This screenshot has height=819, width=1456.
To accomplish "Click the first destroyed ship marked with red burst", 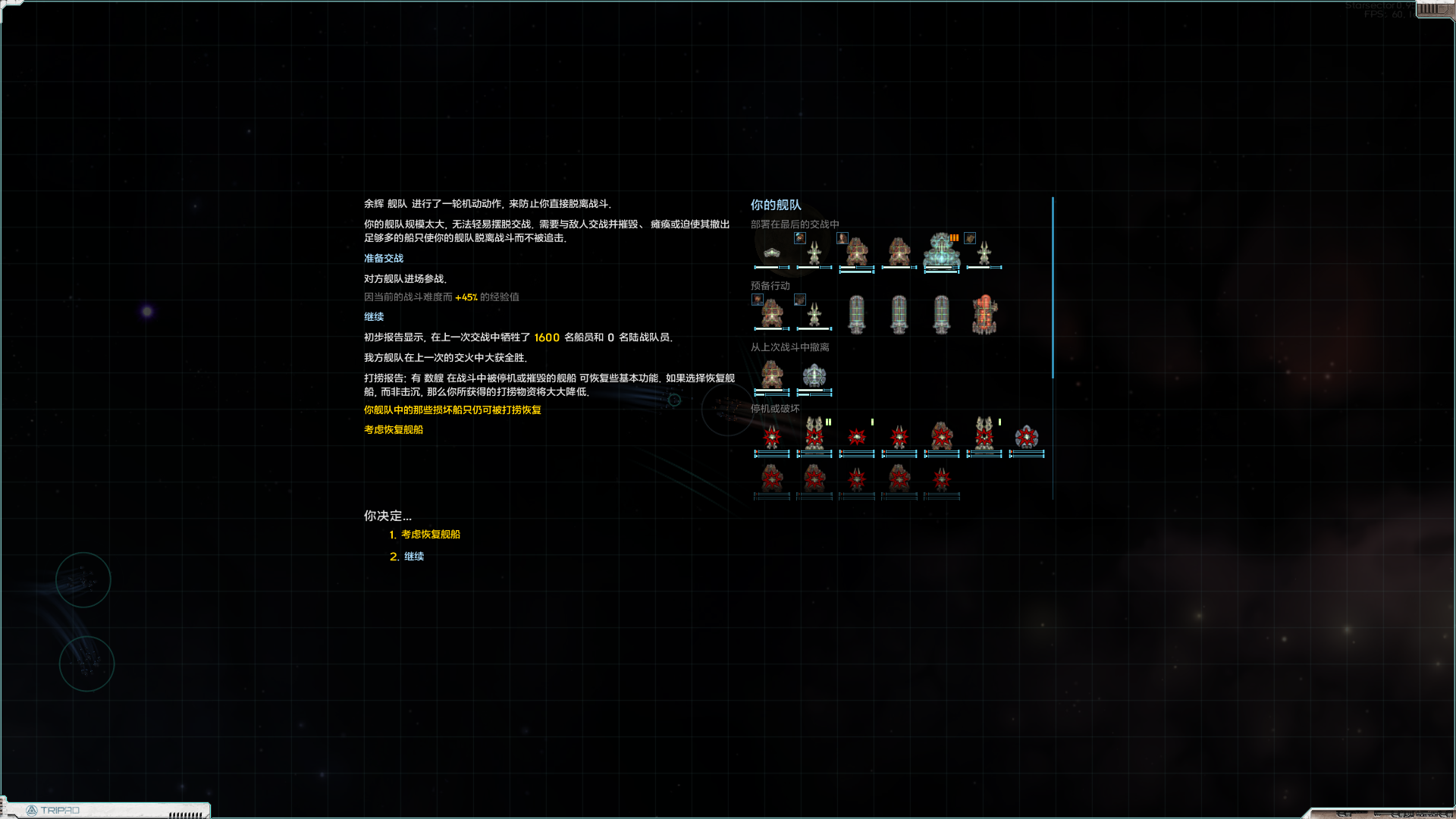I will click(x=772, y=436).
